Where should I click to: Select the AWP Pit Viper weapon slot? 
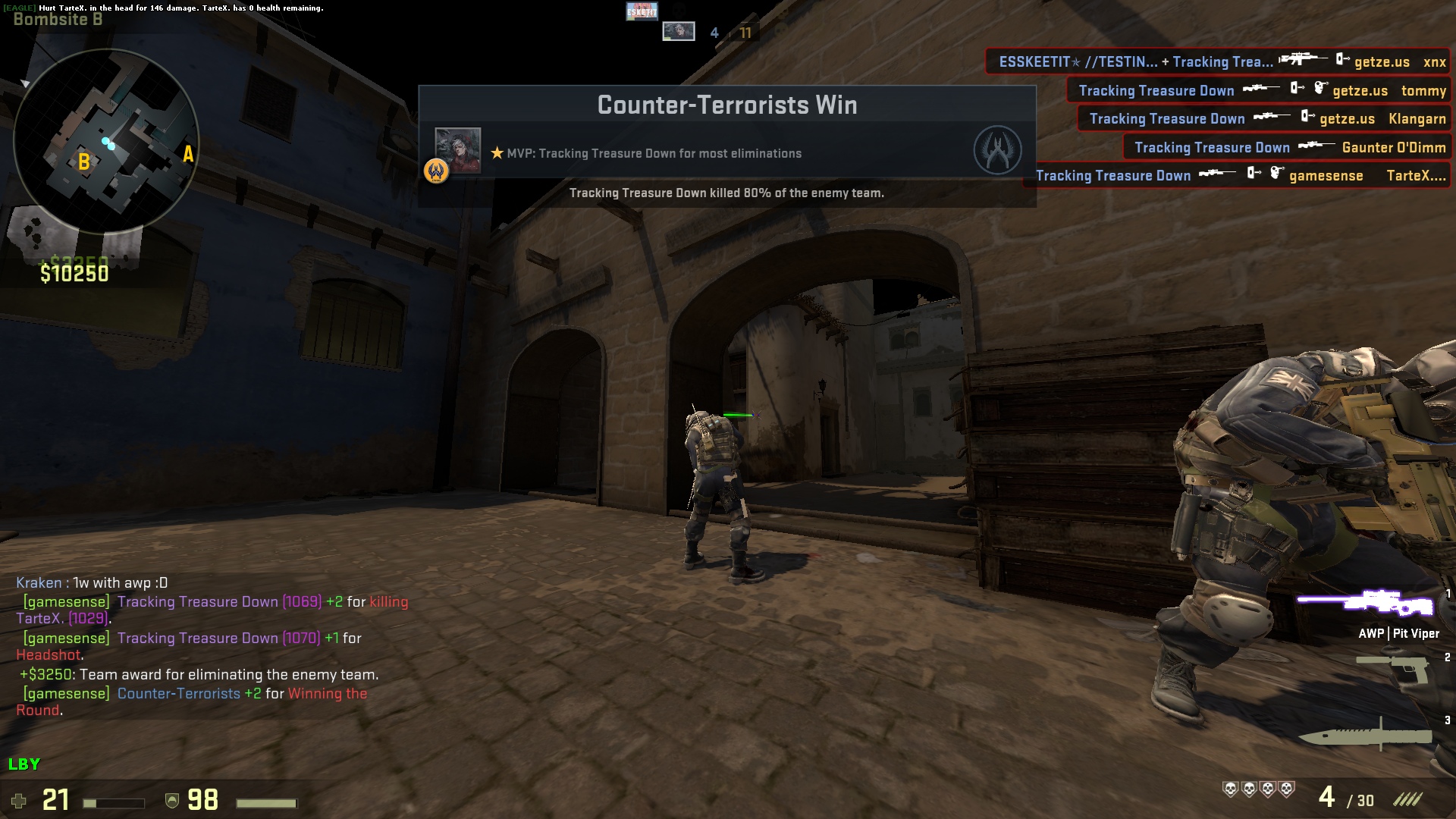coord(1365,604)
